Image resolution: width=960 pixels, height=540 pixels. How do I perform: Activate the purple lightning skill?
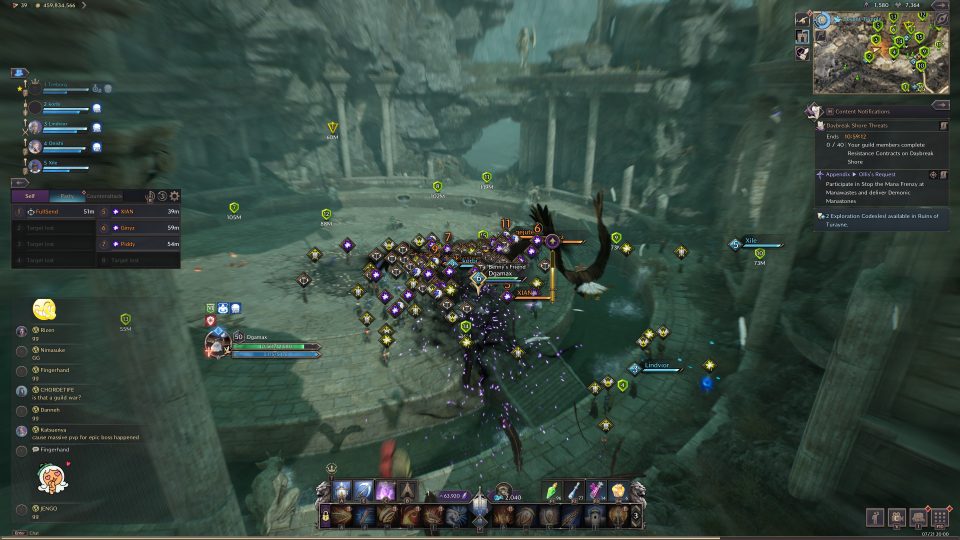click(x=384, y=490)
